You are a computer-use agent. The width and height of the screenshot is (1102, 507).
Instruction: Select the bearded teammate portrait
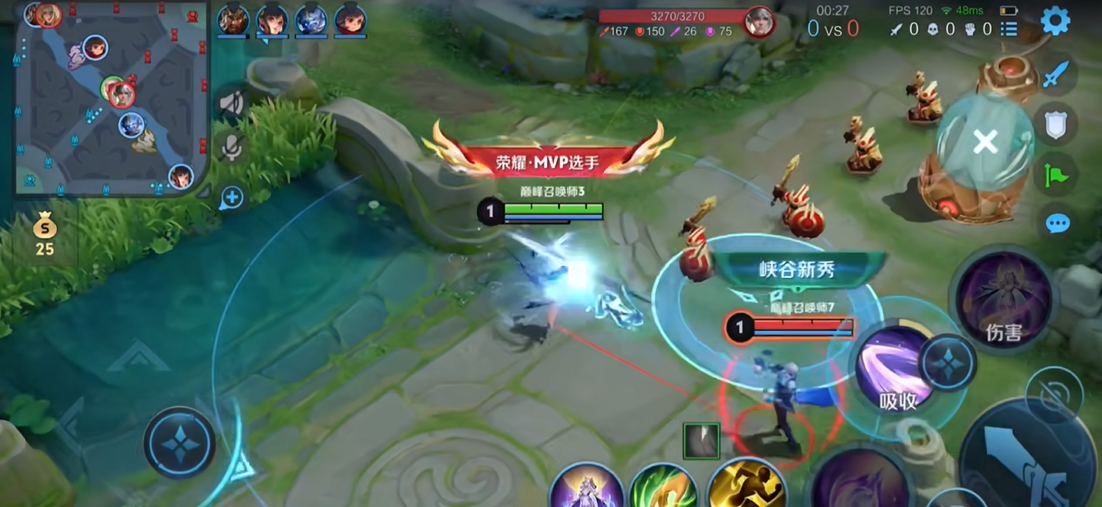coord(233,19)
